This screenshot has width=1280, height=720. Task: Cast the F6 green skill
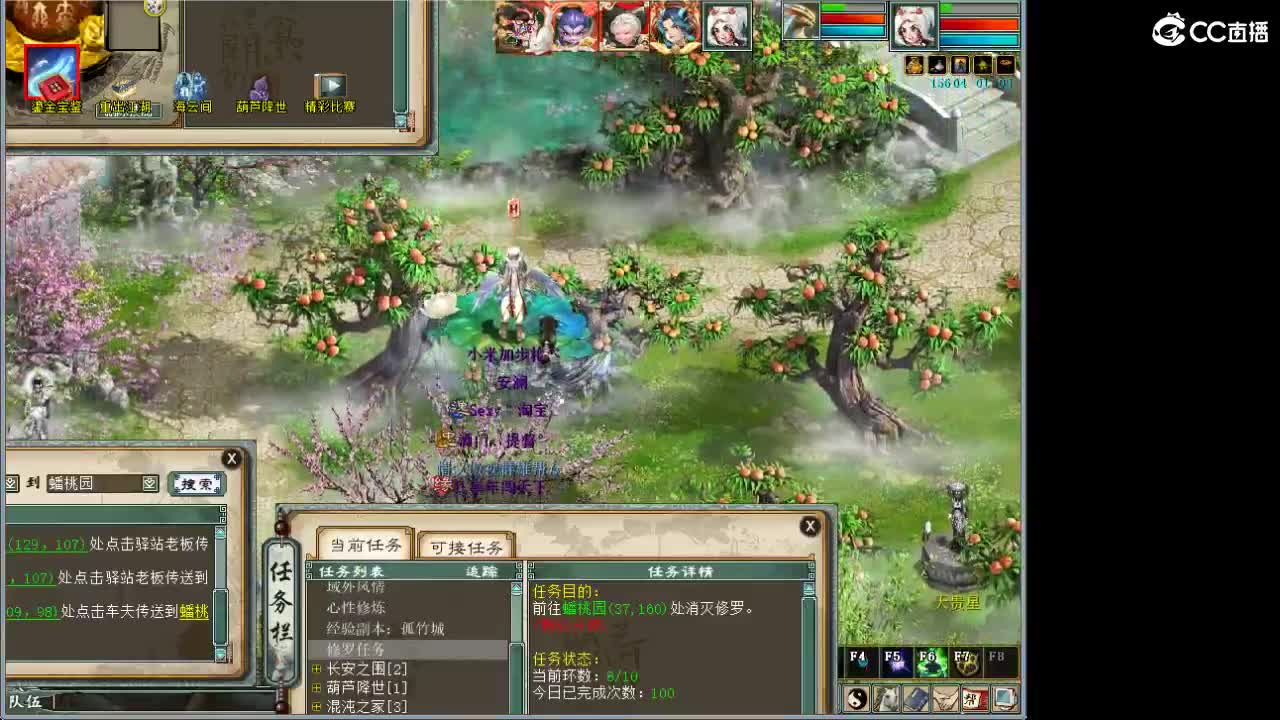tap(931, 662)
